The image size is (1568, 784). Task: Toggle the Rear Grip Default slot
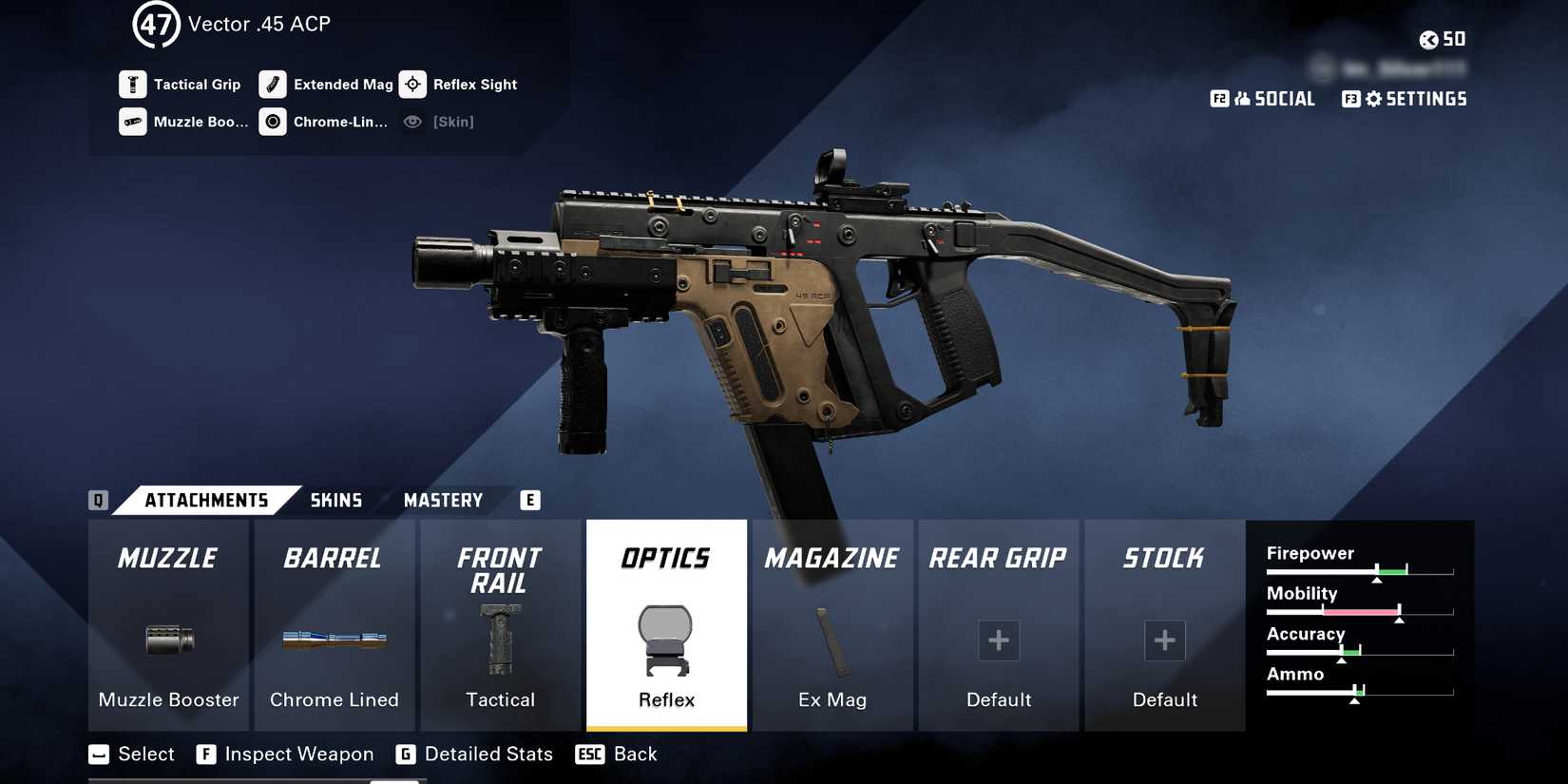[x=998, y=641]
